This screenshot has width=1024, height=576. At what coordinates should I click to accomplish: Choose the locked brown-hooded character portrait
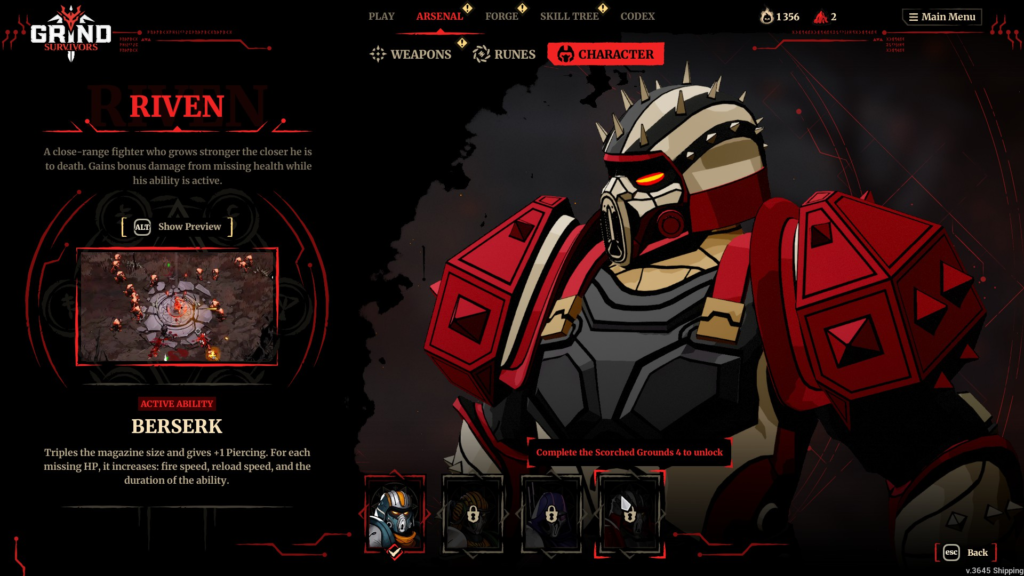pos(472,513)
